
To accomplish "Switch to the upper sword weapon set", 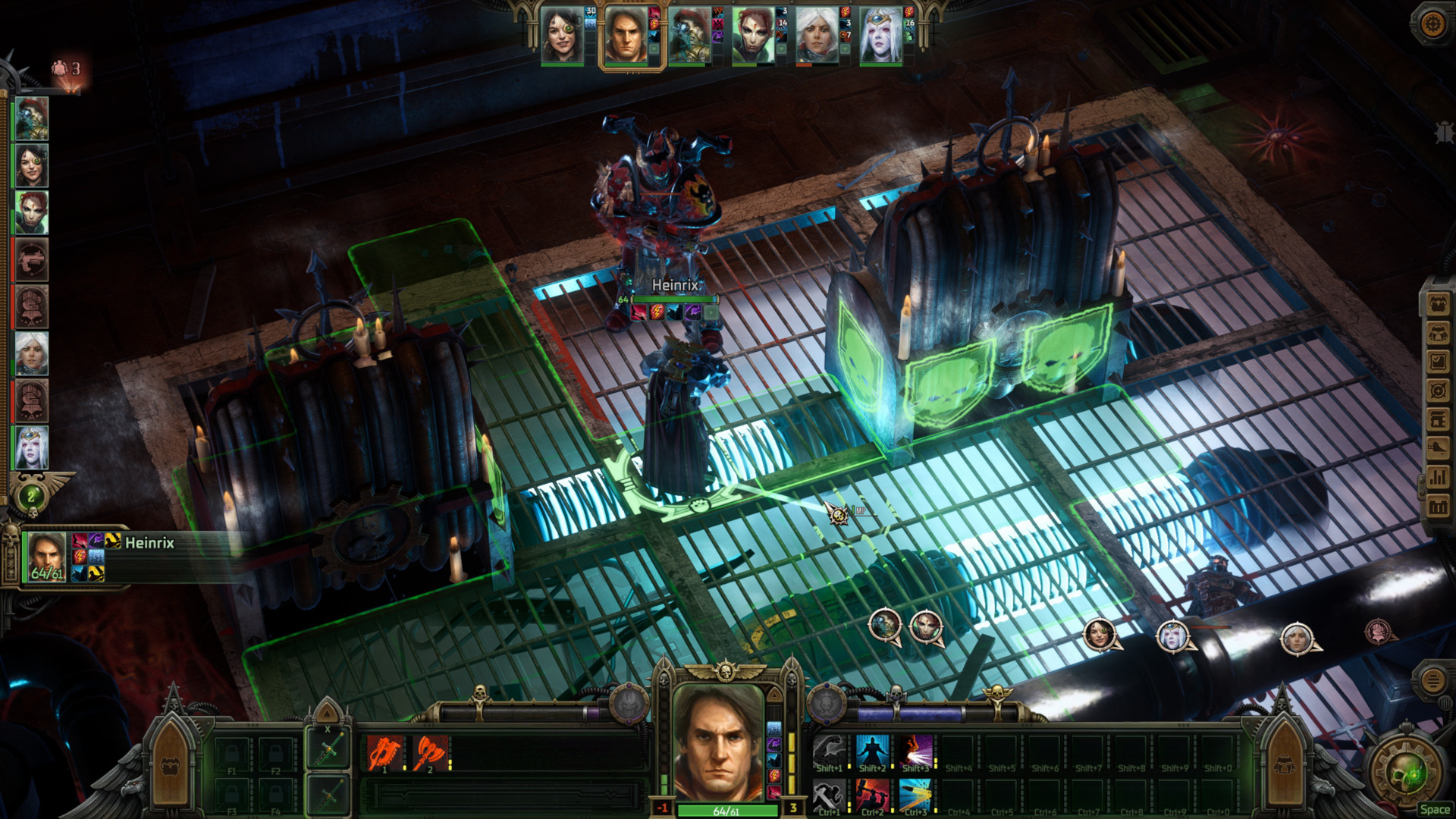I will tap(328, 749).
